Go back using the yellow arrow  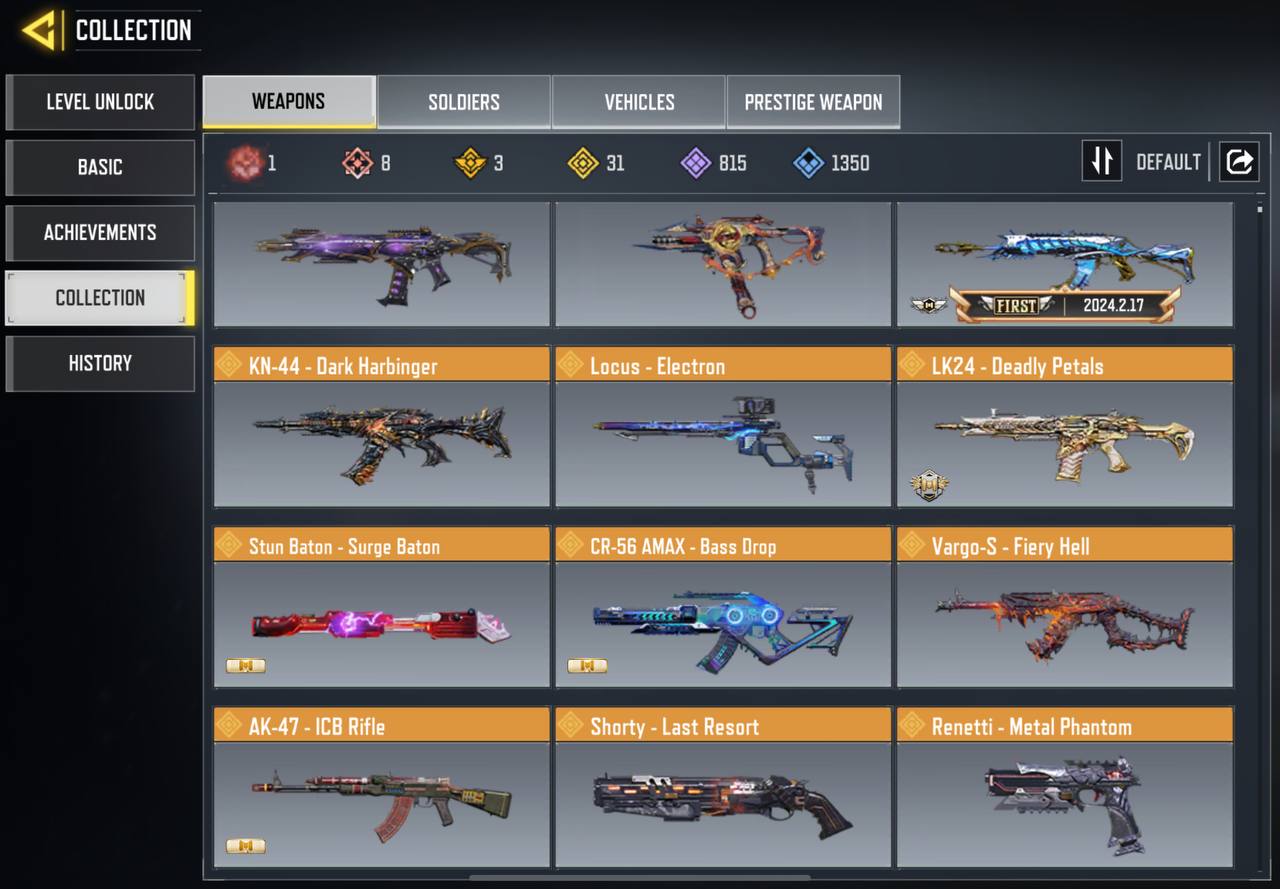(40, 31)
